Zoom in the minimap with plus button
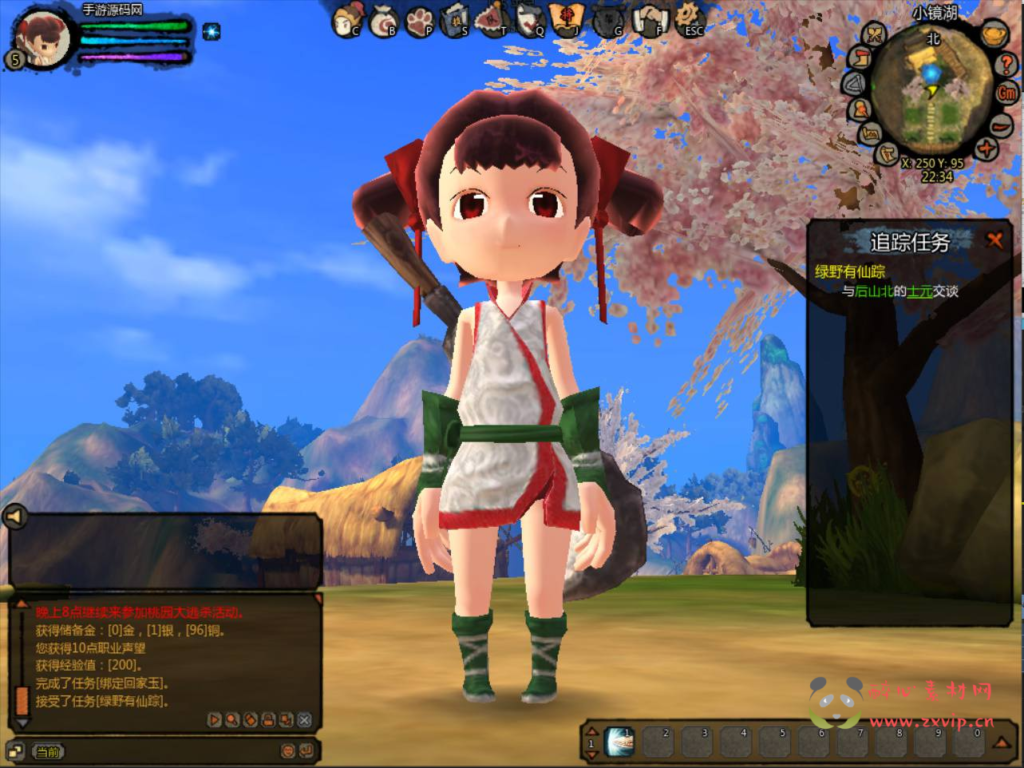 click(x=986, y=150)
